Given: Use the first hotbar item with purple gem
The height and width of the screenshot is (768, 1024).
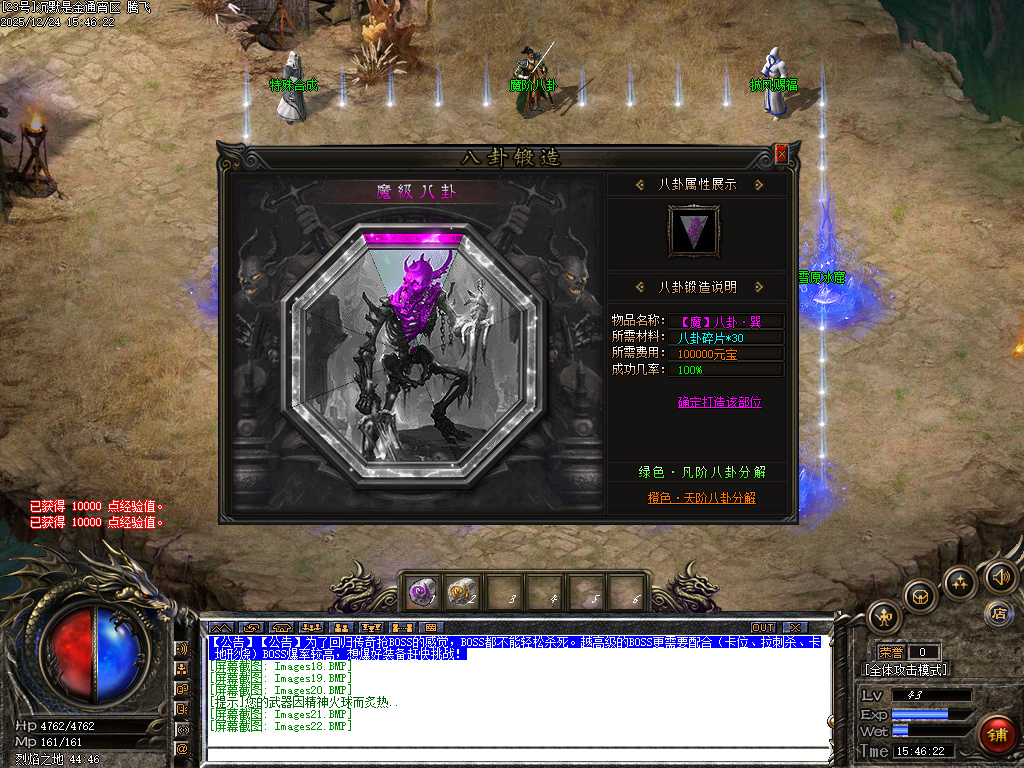Looking at the screenshot, I should pos(421,593).
